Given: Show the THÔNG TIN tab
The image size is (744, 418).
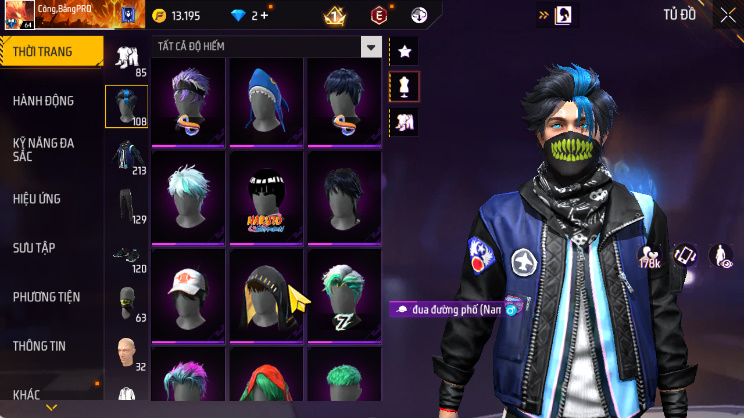Looking at the screenshot, I should point(39,345).
